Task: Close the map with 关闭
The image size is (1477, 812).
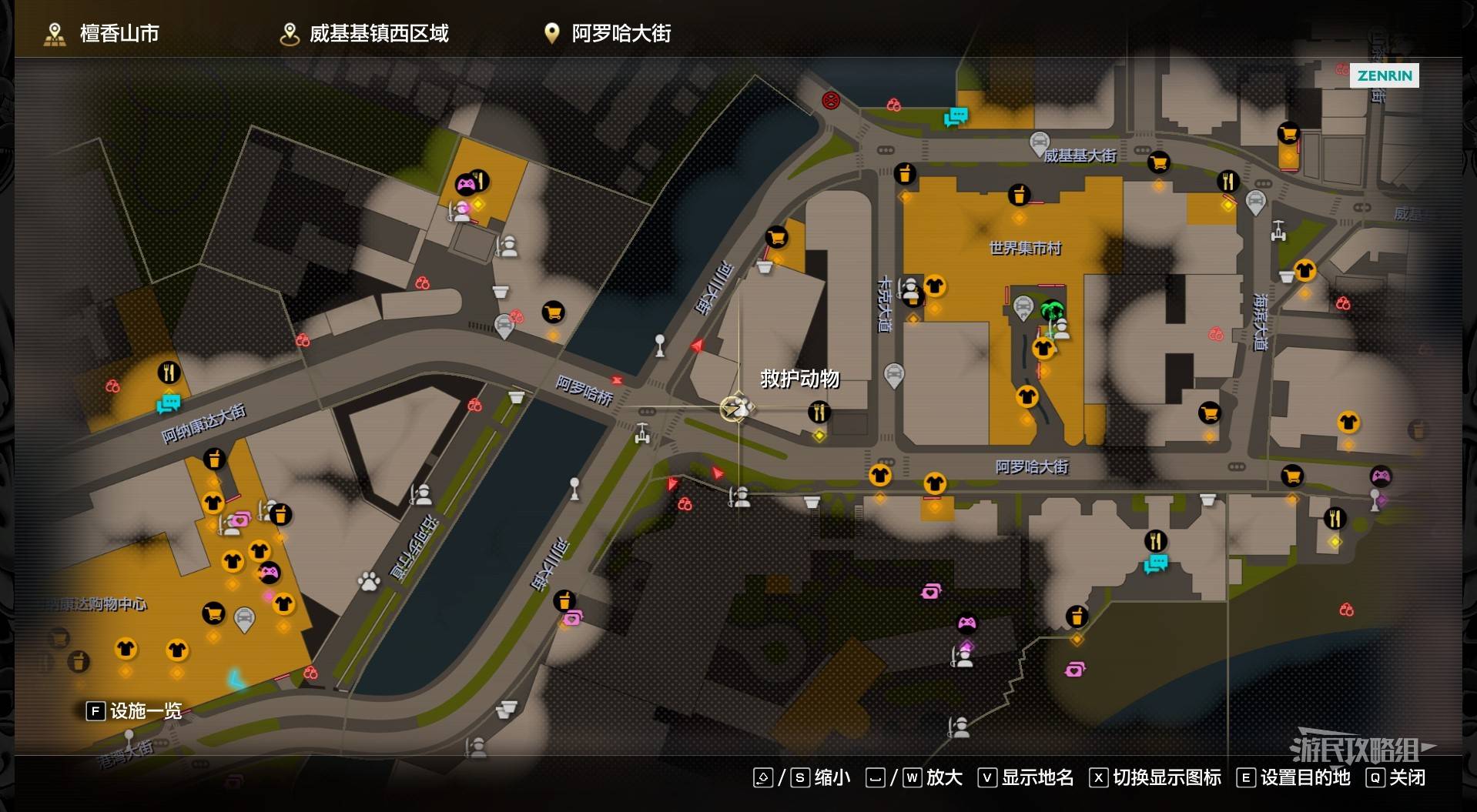Action: pos(1396,777)
